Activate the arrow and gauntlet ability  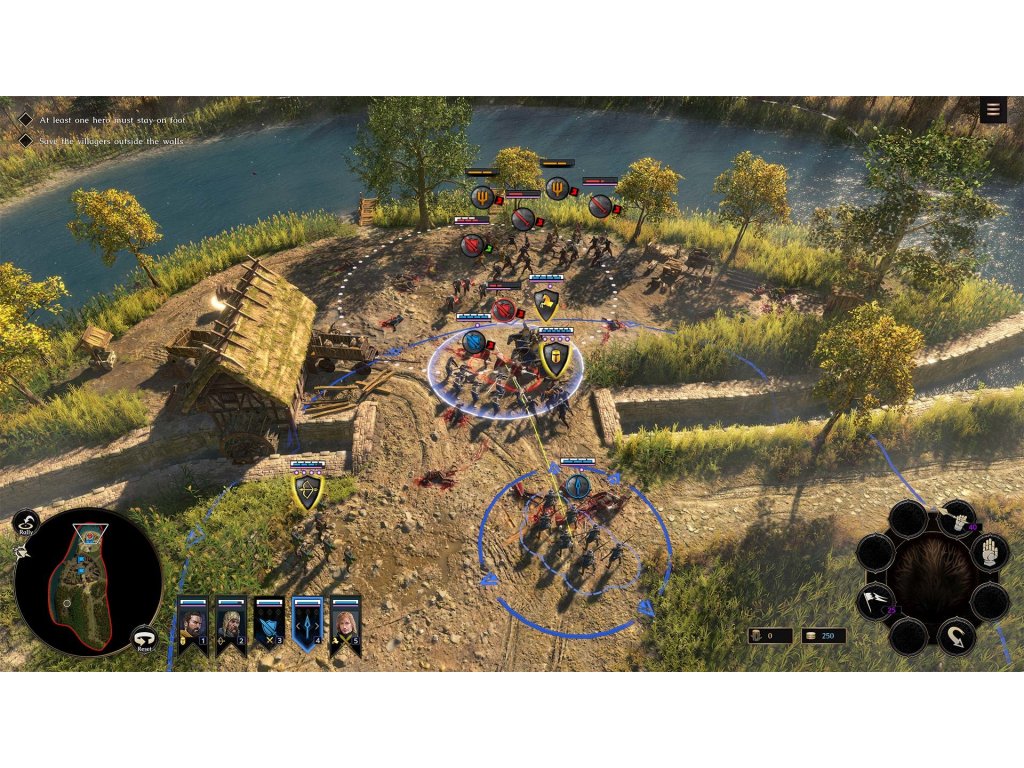[958, 519]
